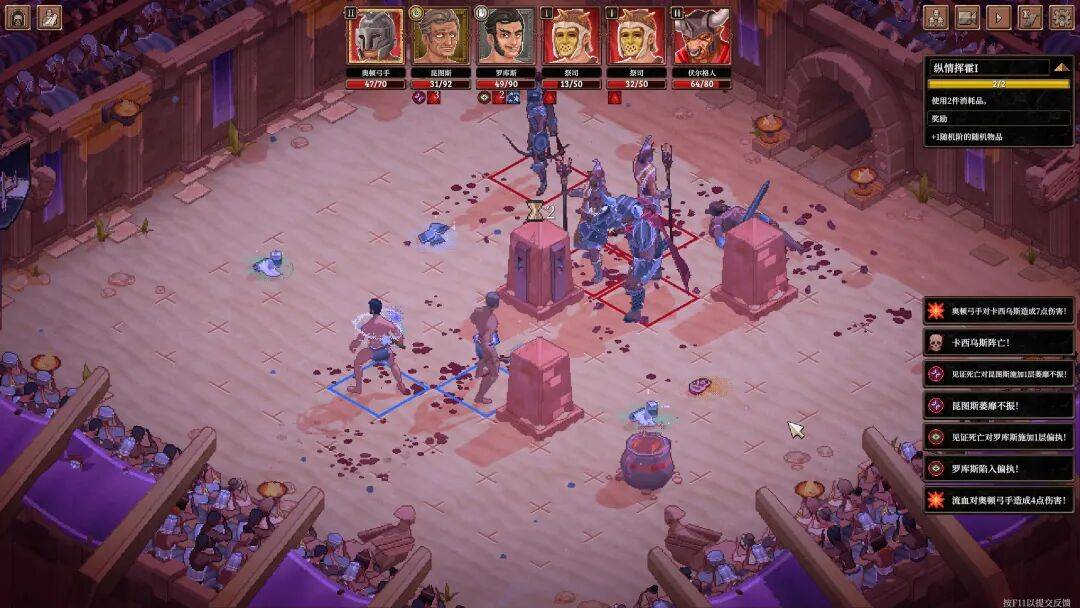This screenshot has height=608, width=1080.
Task: Click the 祭司 portrait with 32/50 health
Action: (635, 36)
